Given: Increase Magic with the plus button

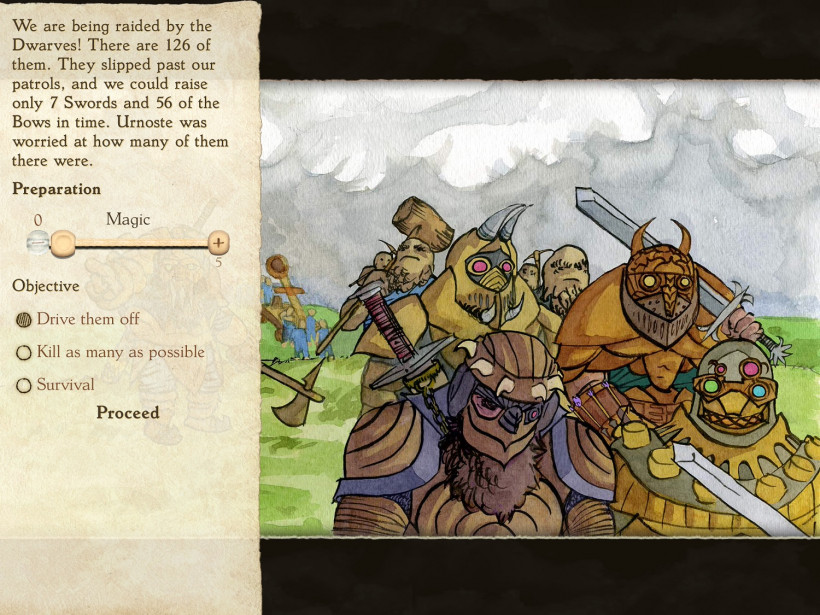Looking at the screenshot, I should point(219,243).
